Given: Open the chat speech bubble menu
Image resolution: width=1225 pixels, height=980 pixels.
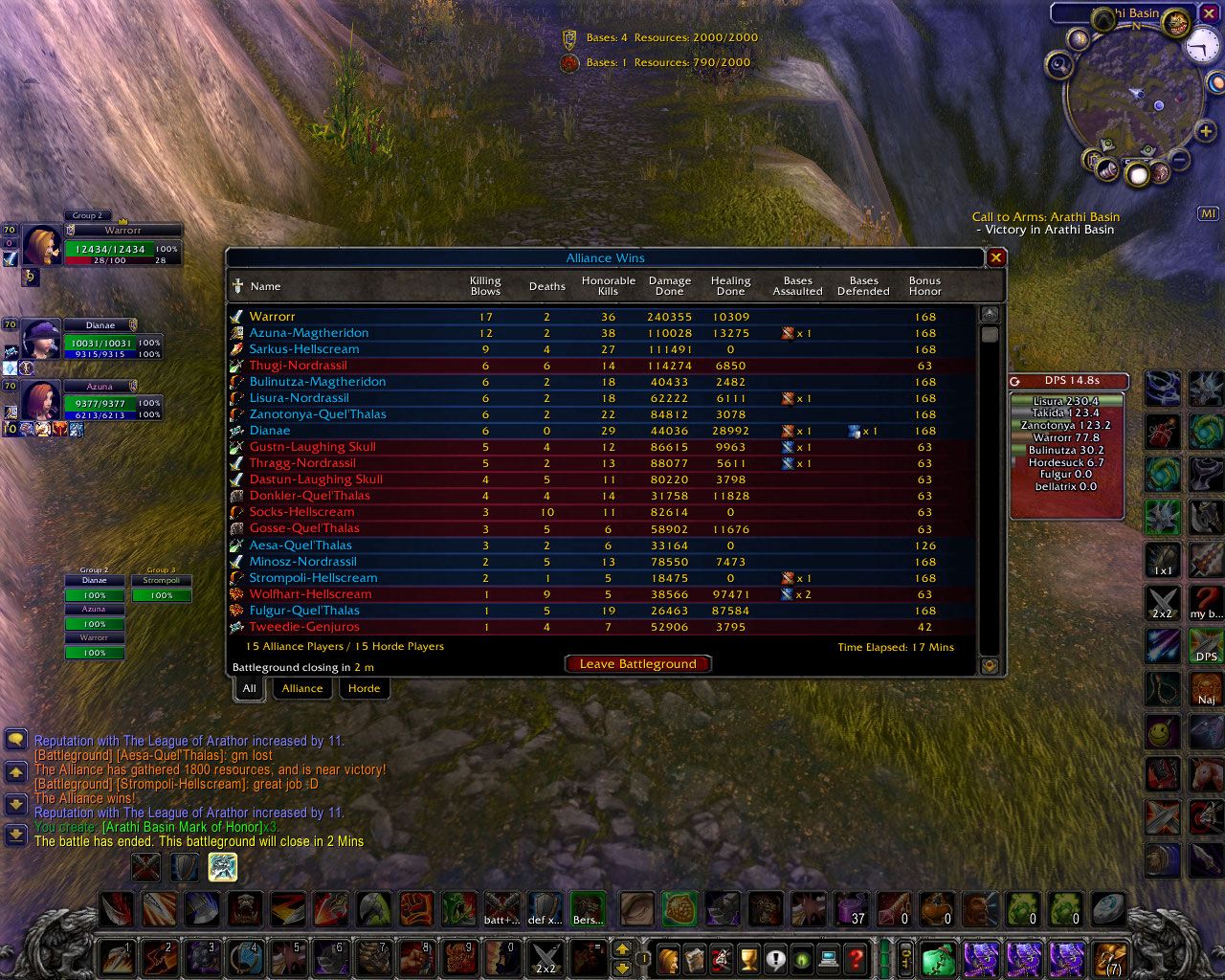Looking at the screenshot, I should point(16,740).
